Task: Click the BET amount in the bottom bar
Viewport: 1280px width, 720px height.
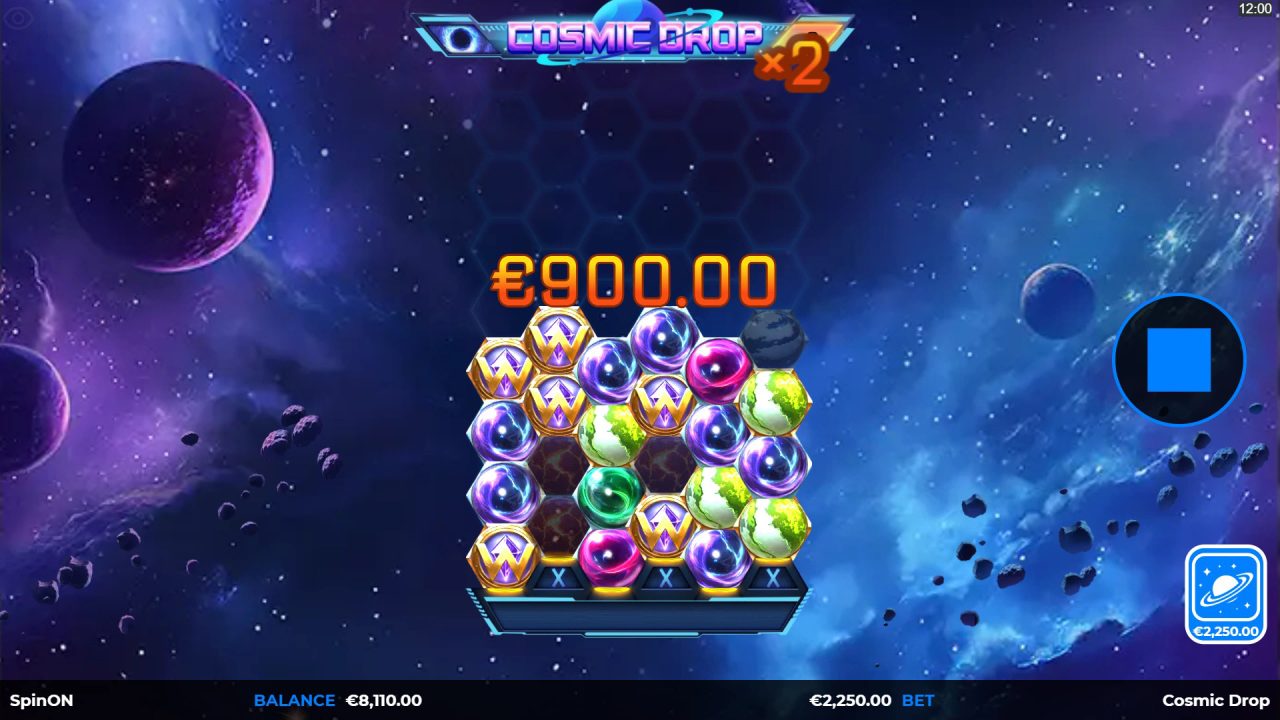Action: pyautogui.click(x=850, y=701)
